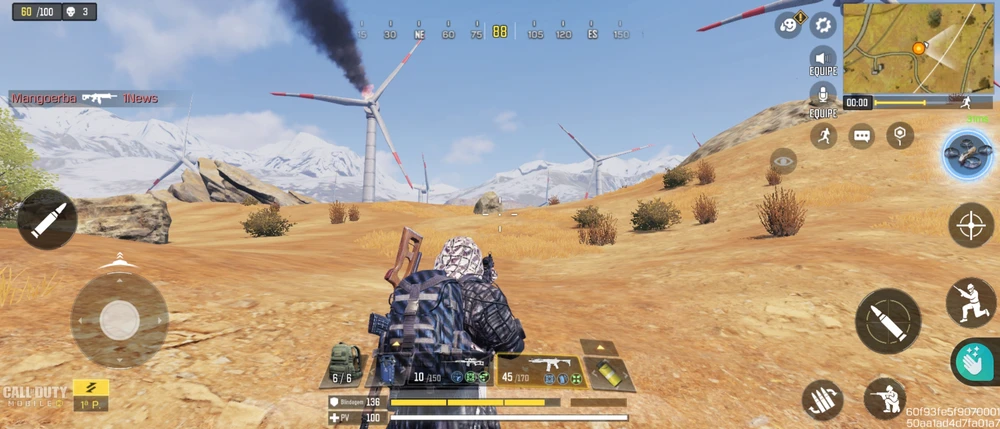Screen dimensions: 1000x429
Task: Open the backpack showing 6/6
Action: (x=344, y=366)
